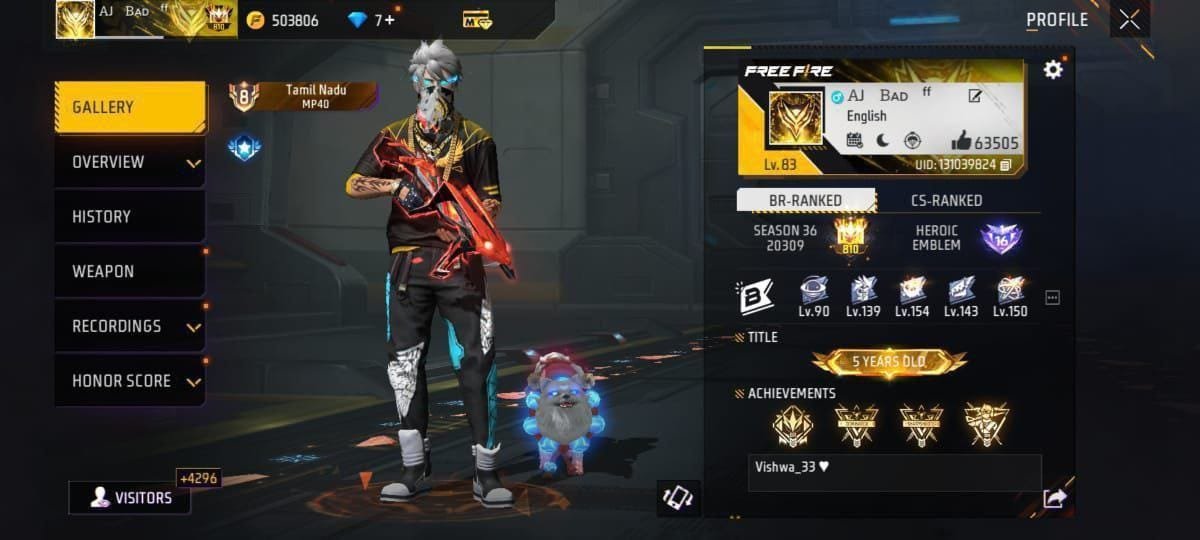1200x540 pixels.
Task: Edit the player nickname
Action: [975, 96]
